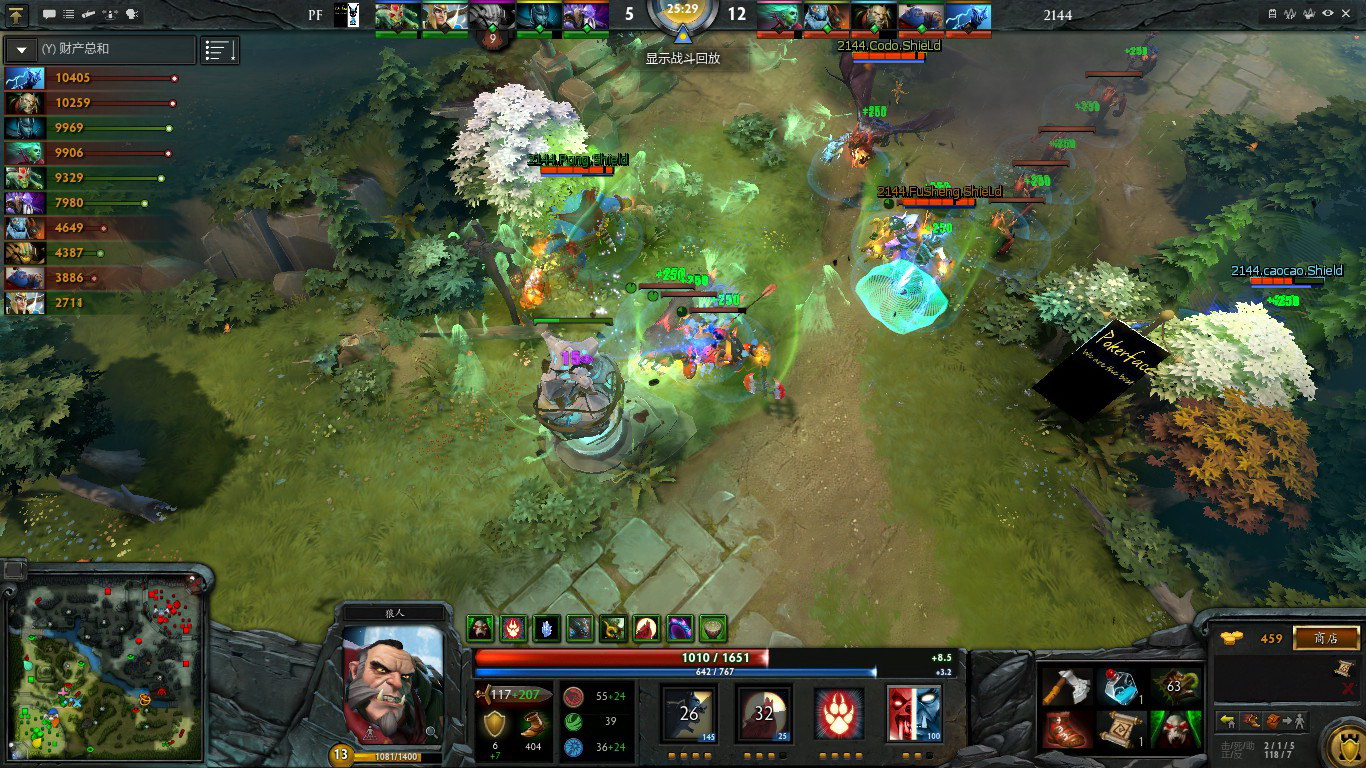Select the Feral Impulse paw ability
The image size is (1366, 768).
[x=838, y=713]
